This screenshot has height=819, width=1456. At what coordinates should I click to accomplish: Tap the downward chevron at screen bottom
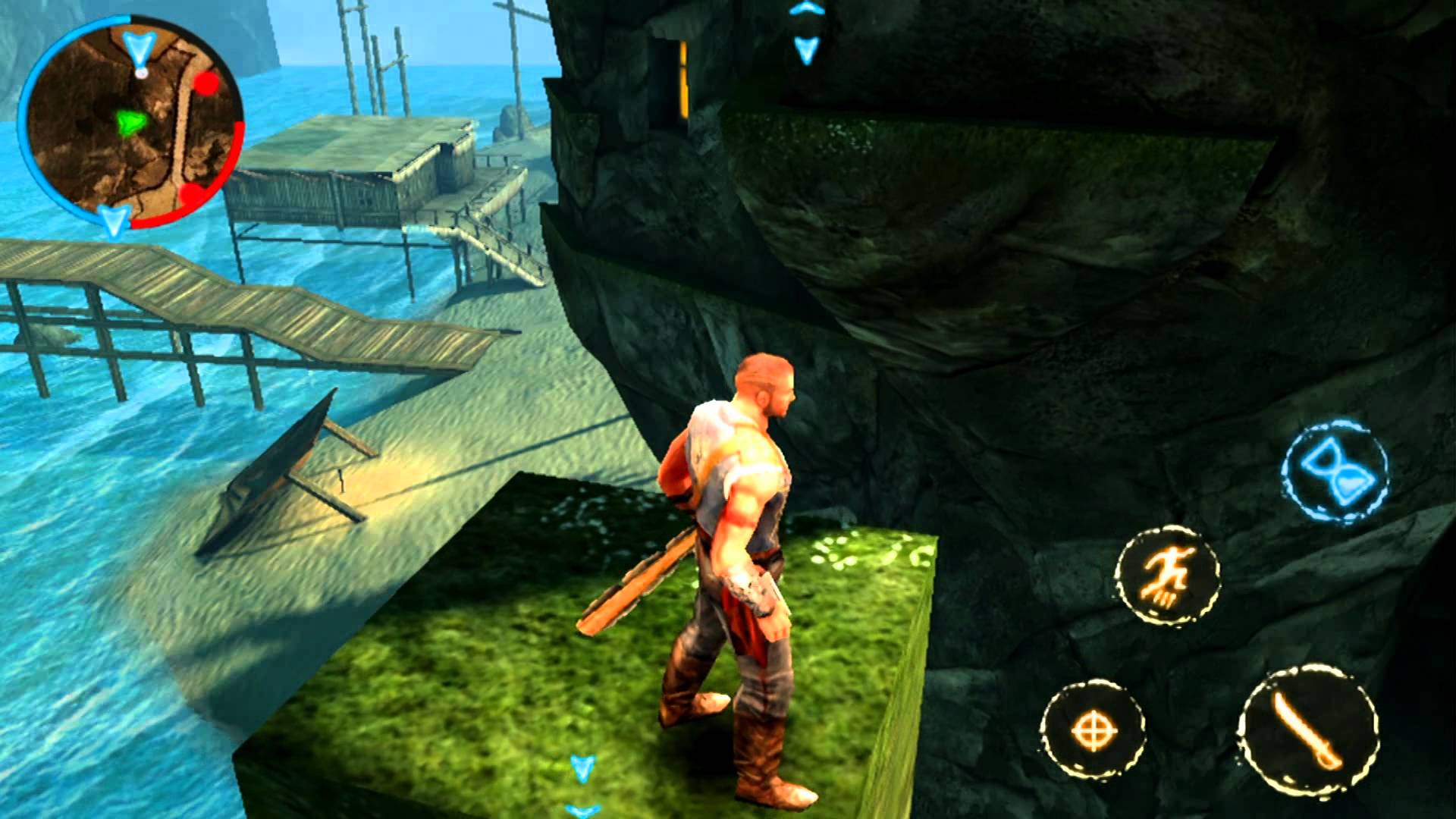[x=581, y=767]
